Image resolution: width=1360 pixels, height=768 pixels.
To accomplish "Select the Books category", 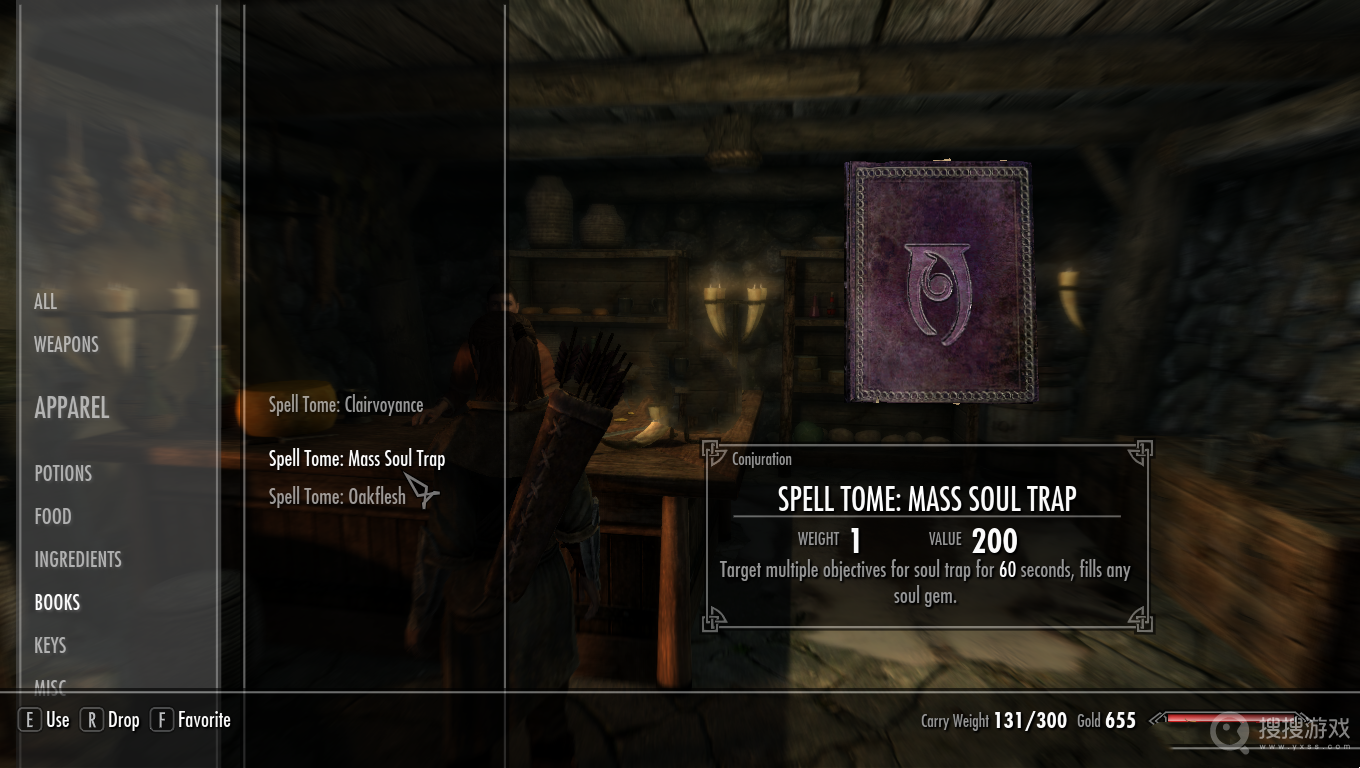I will tap(57, 602).
